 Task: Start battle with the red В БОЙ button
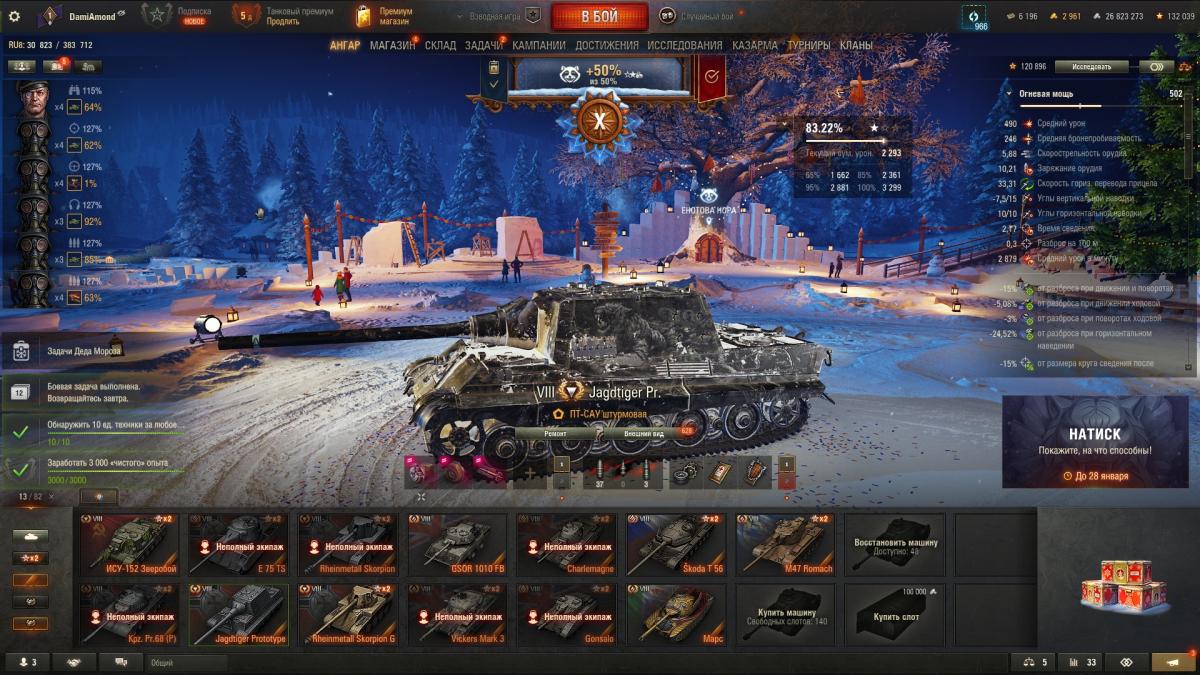[600, 16]
